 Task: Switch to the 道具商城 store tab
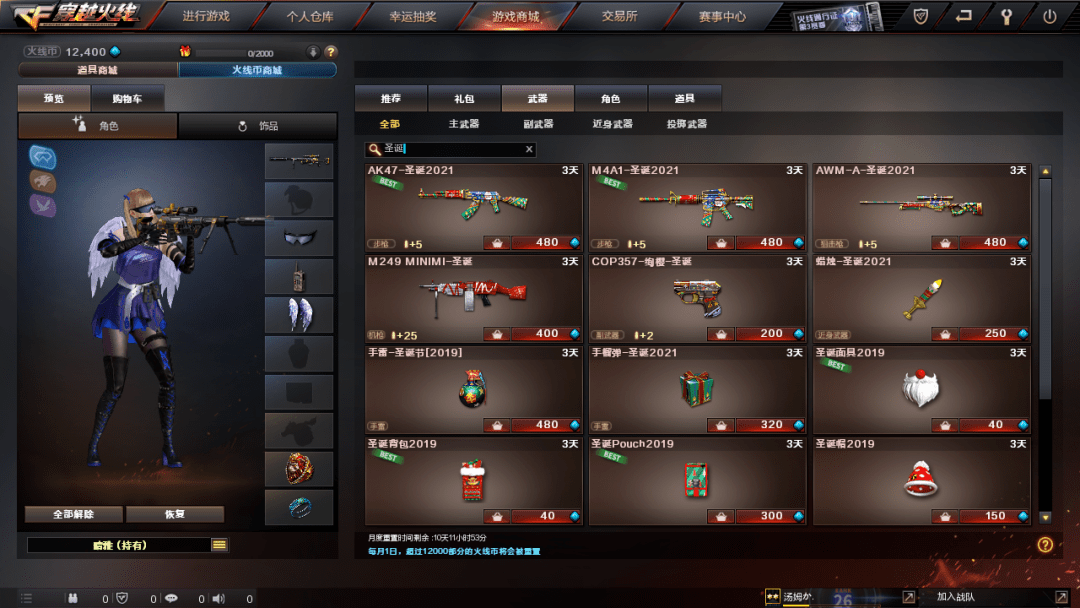[98, 70]
